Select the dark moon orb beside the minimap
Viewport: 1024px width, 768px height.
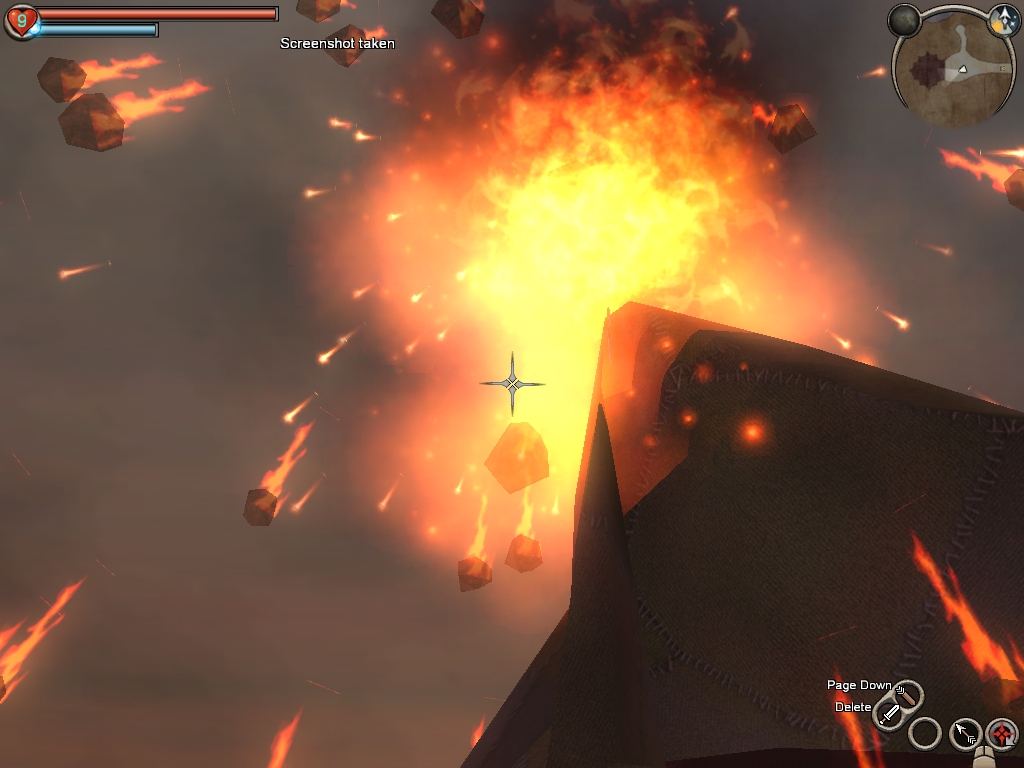pos(906,20)
